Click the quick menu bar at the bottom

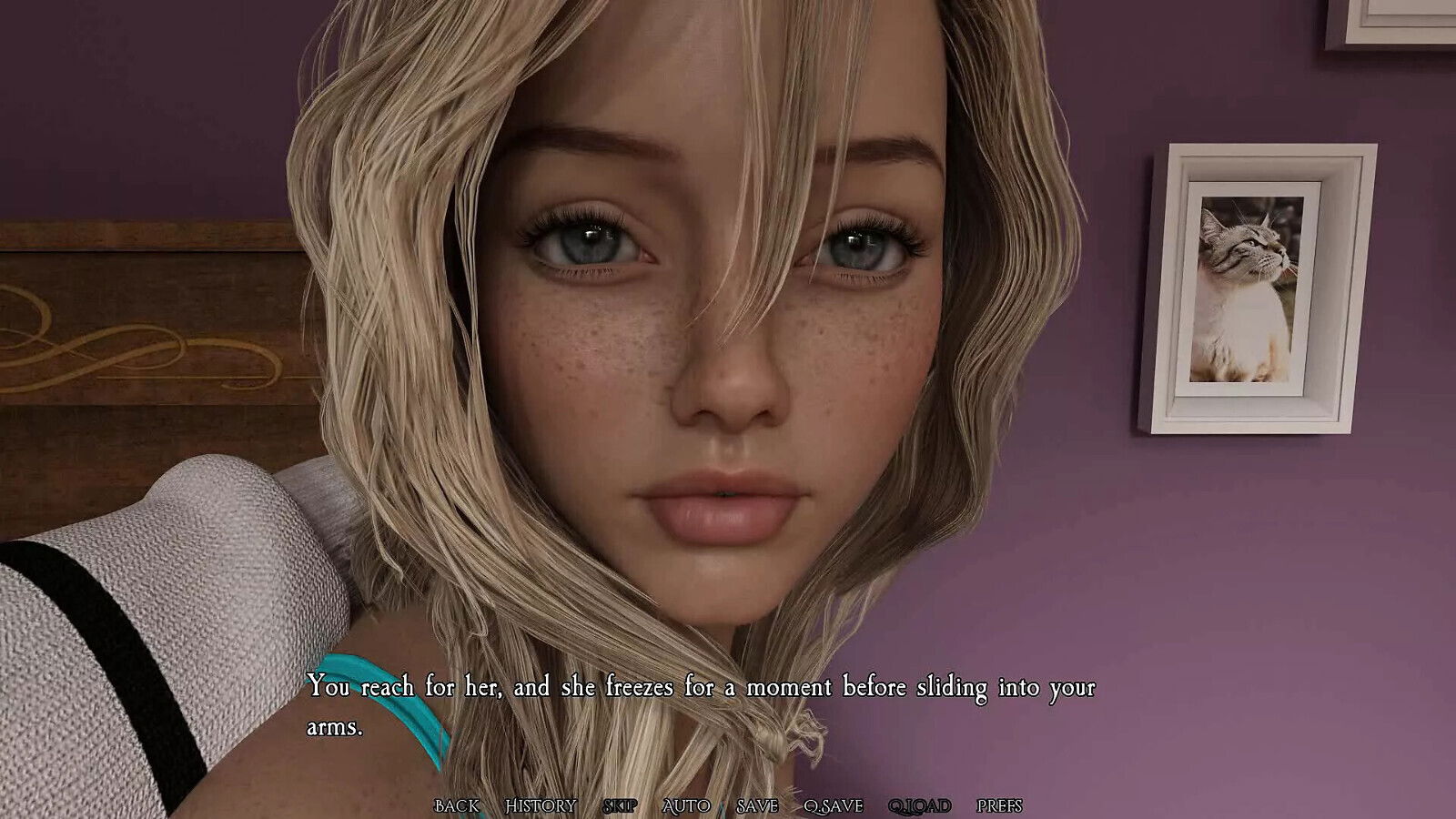click(x=728, y=805)
